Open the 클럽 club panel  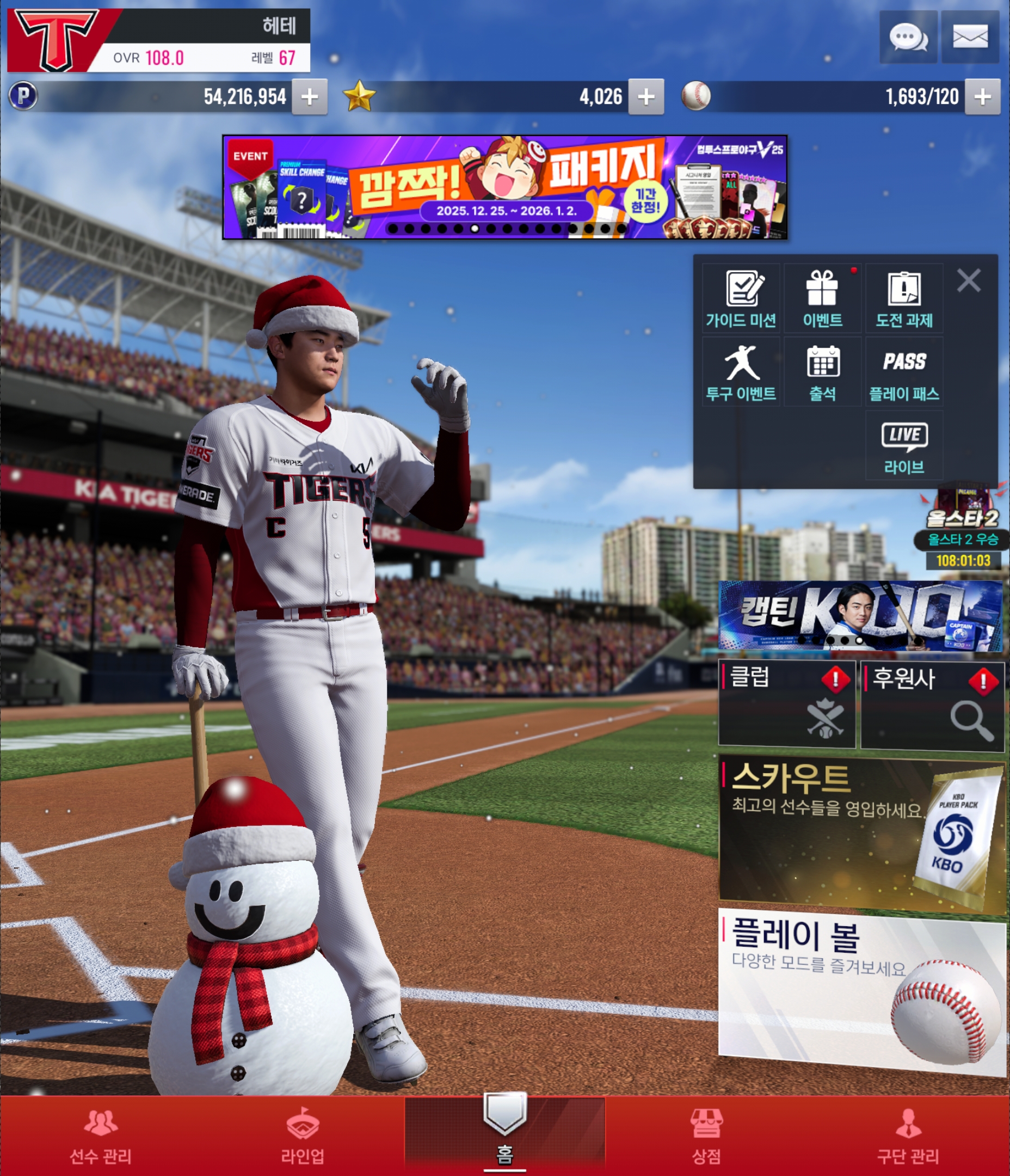click(x=786, y=704)
